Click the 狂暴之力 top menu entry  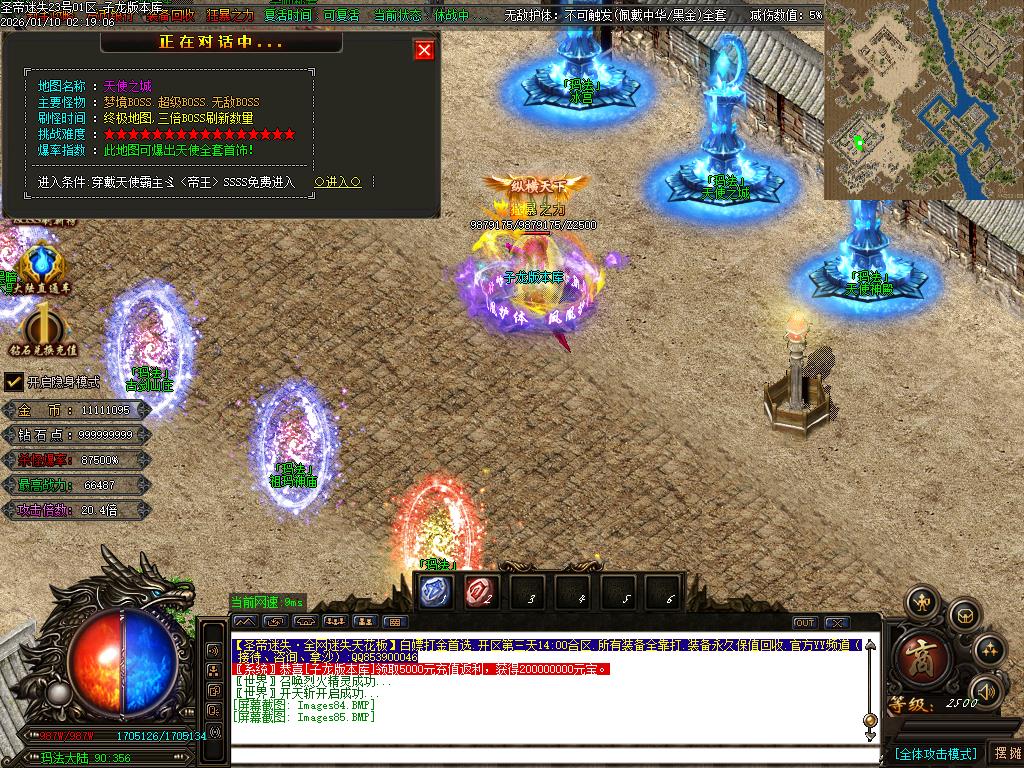230,15
